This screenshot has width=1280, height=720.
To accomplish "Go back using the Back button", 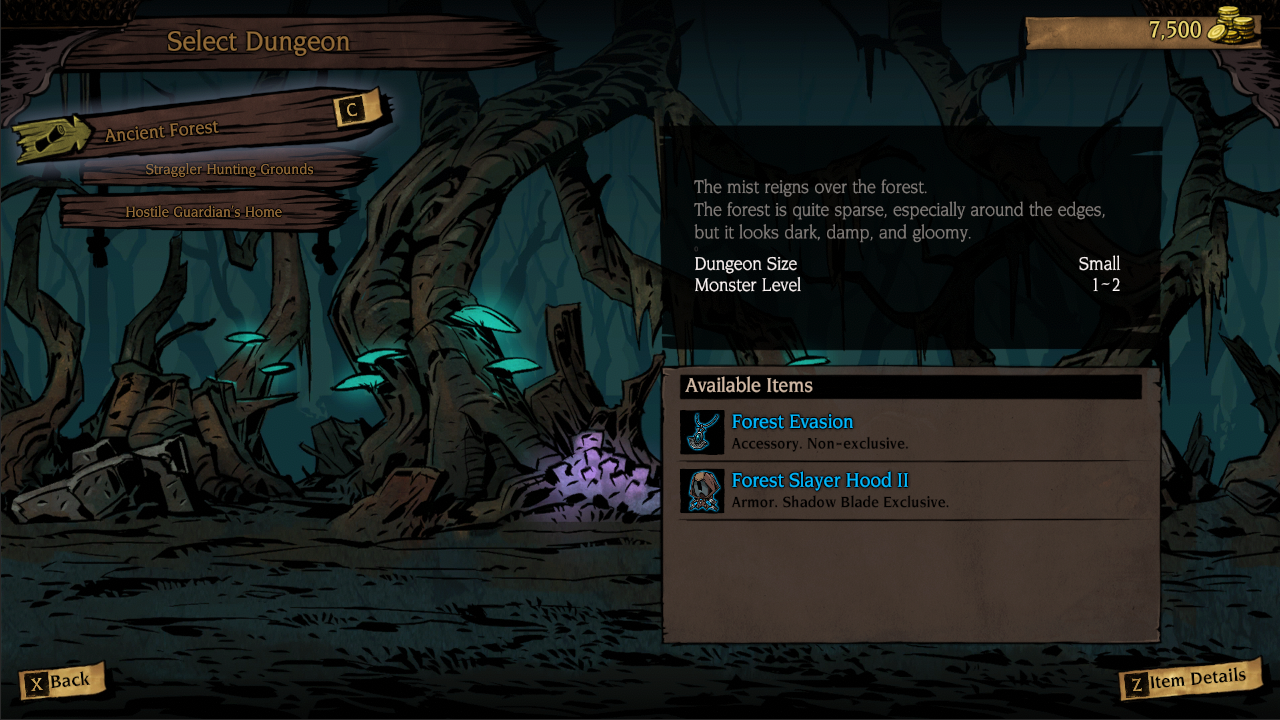I will (x=60, y=682).
